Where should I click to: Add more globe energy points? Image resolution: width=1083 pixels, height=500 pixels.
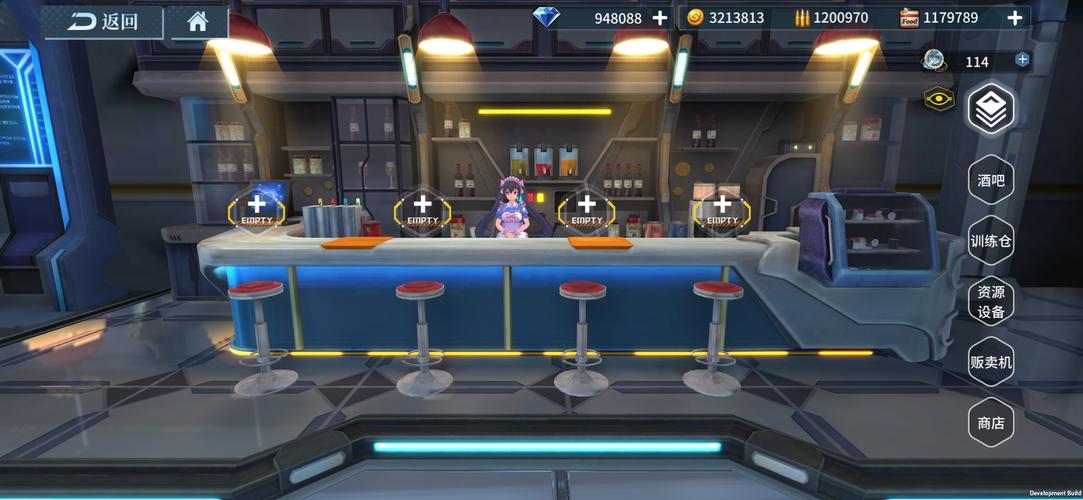pyautogui.click(x=1022, y=60)
